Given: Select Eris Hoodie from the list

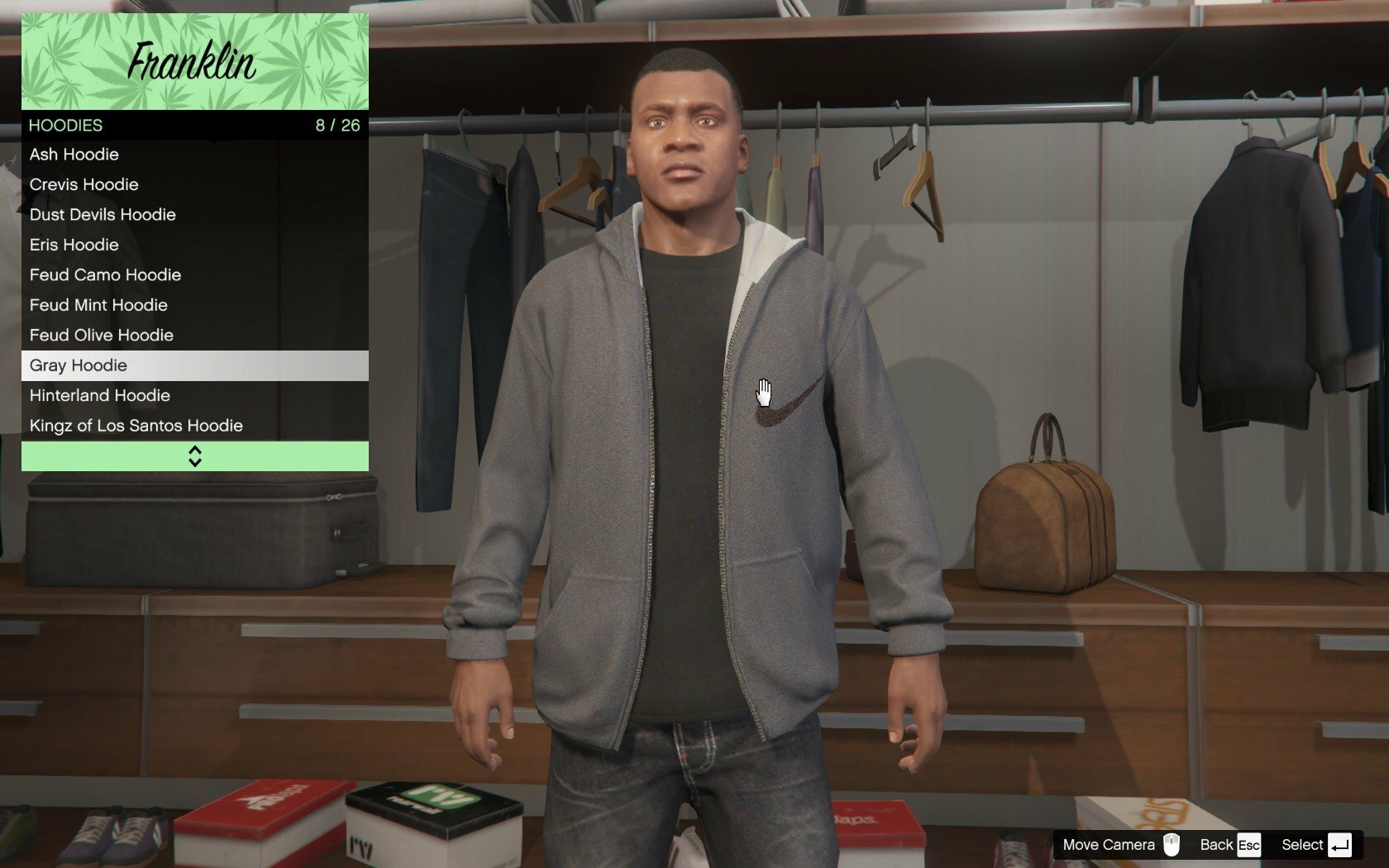Looking at the screenshot, I should click(x=194, y=245).
